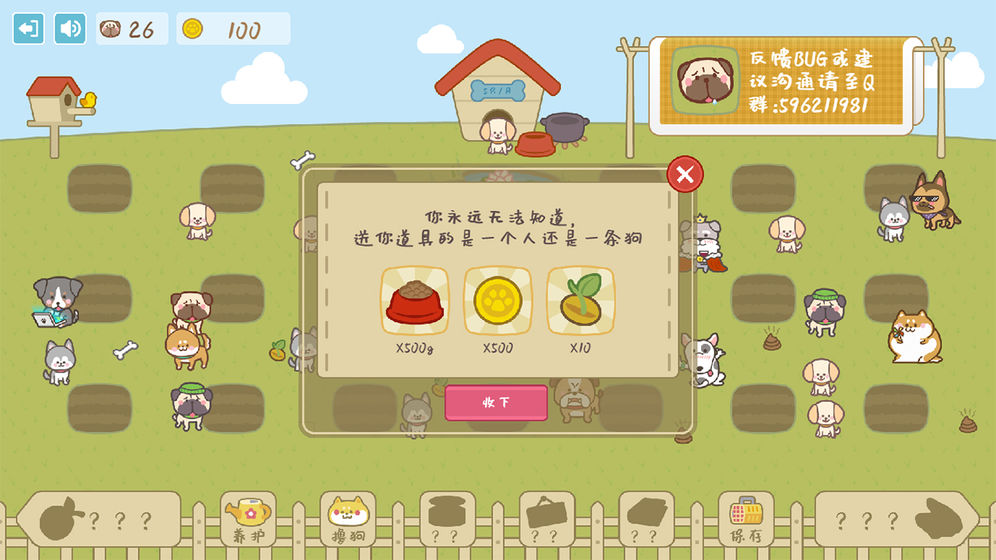Click the locked glove silhouette ??? panel
Viewport: 996px width, 560px height.
[x=896, y=520]
